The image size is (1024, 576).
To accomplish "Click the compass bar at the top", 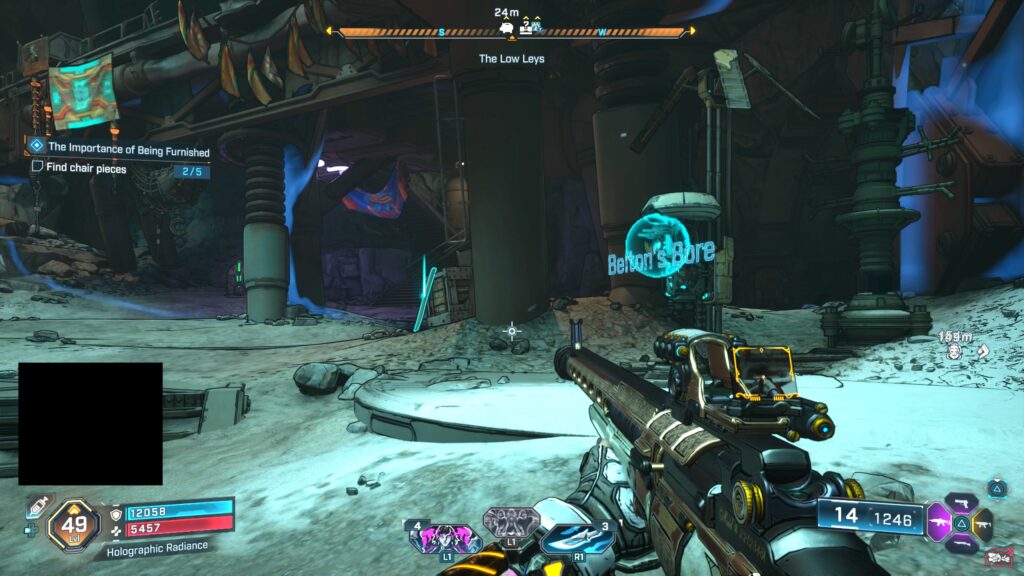I will (512, 32).
